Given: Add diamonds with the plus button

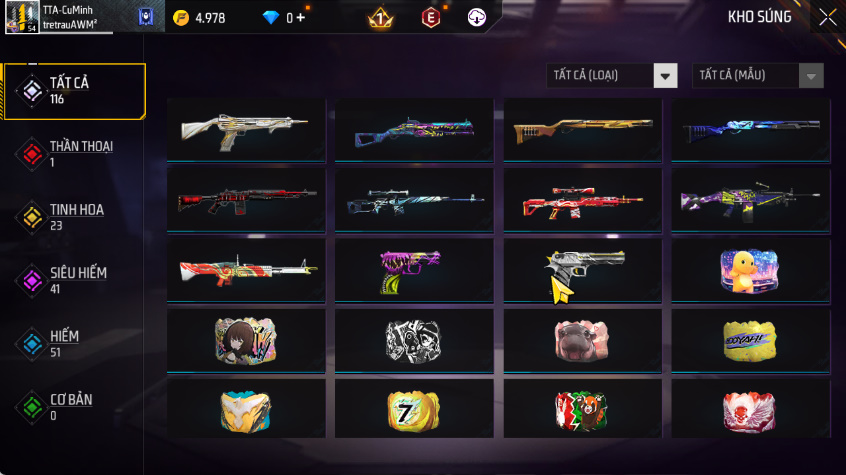Looking at the screenshot, I should [300, 18].
